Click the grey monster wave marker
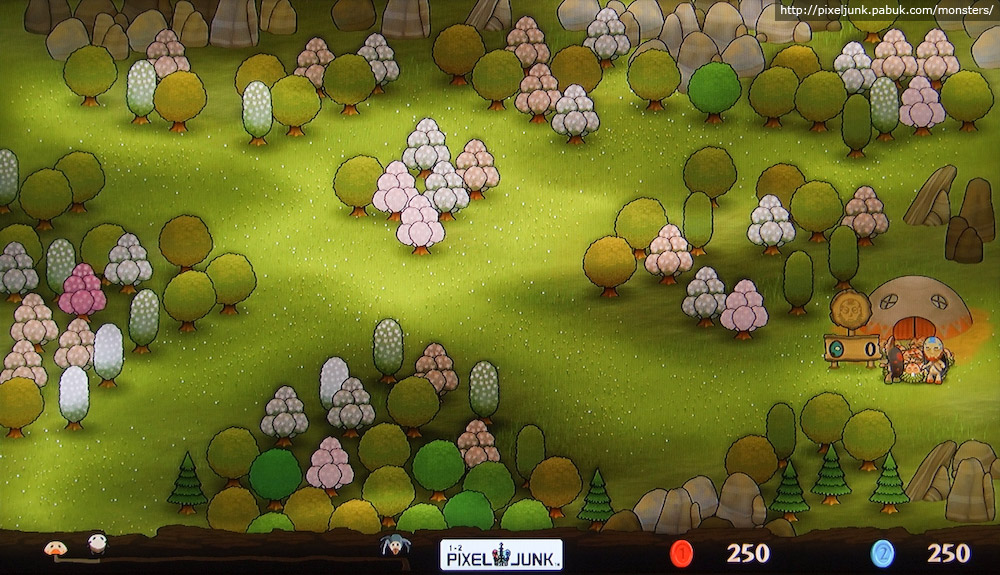This screenshot has width=1000, height=575. [x=393, y=546]
